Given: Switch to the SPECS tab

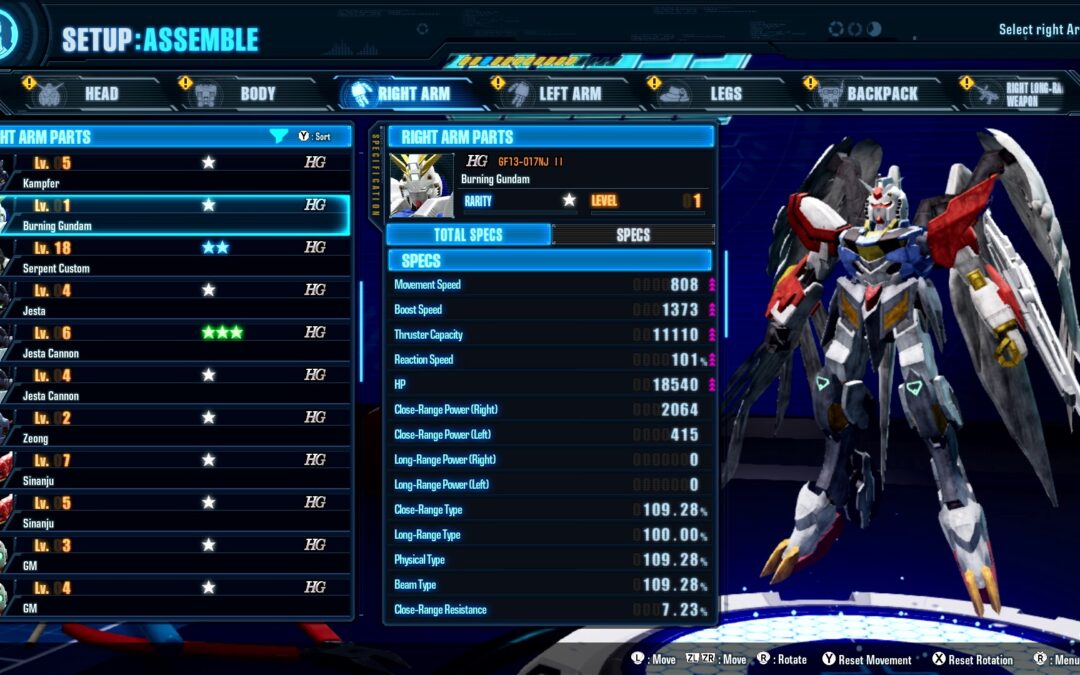Looking at the screenshot, I should point(633,235).
